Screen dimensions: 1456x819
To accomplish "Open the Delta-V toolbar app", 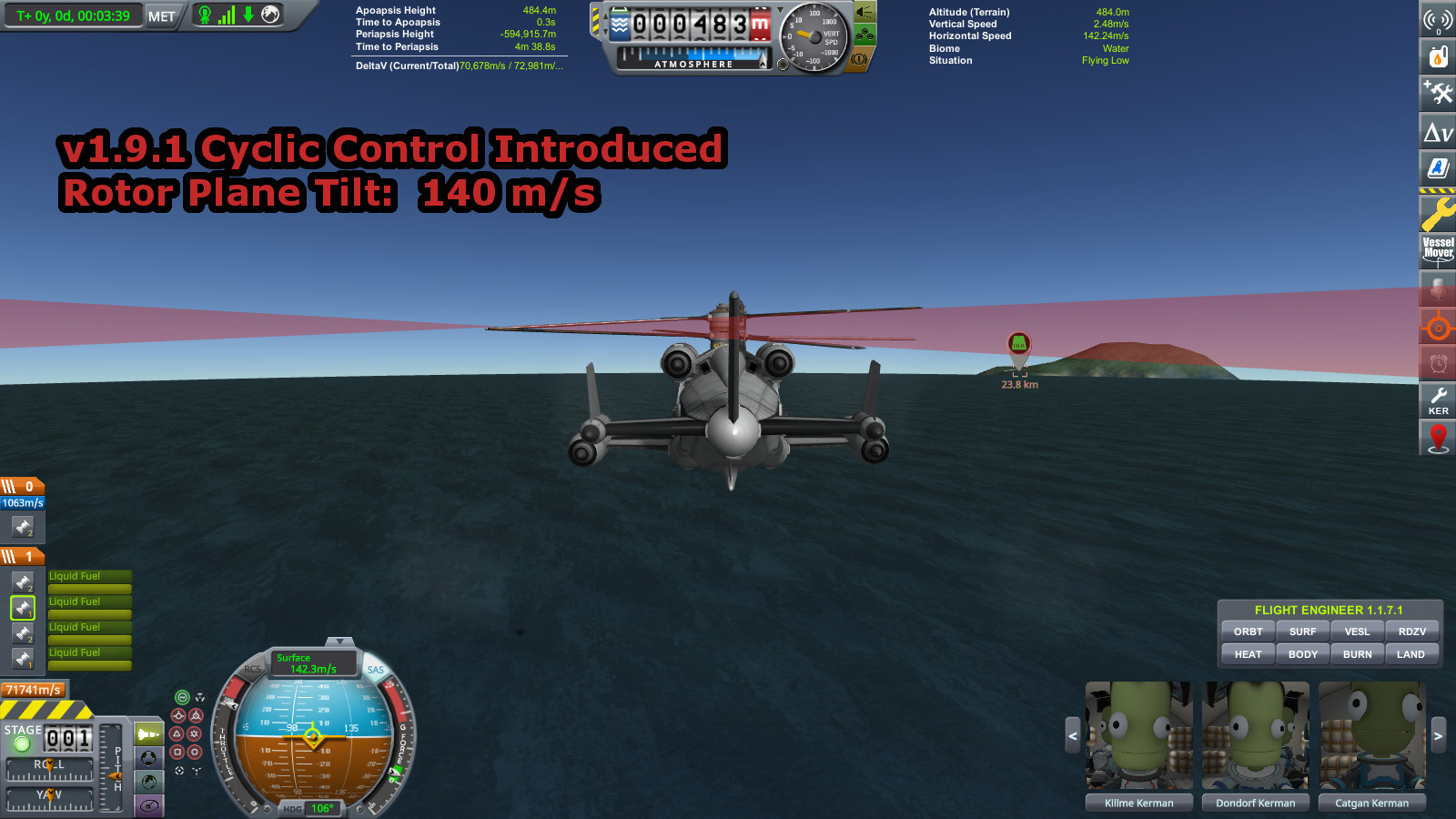I will click(1438, 133).
